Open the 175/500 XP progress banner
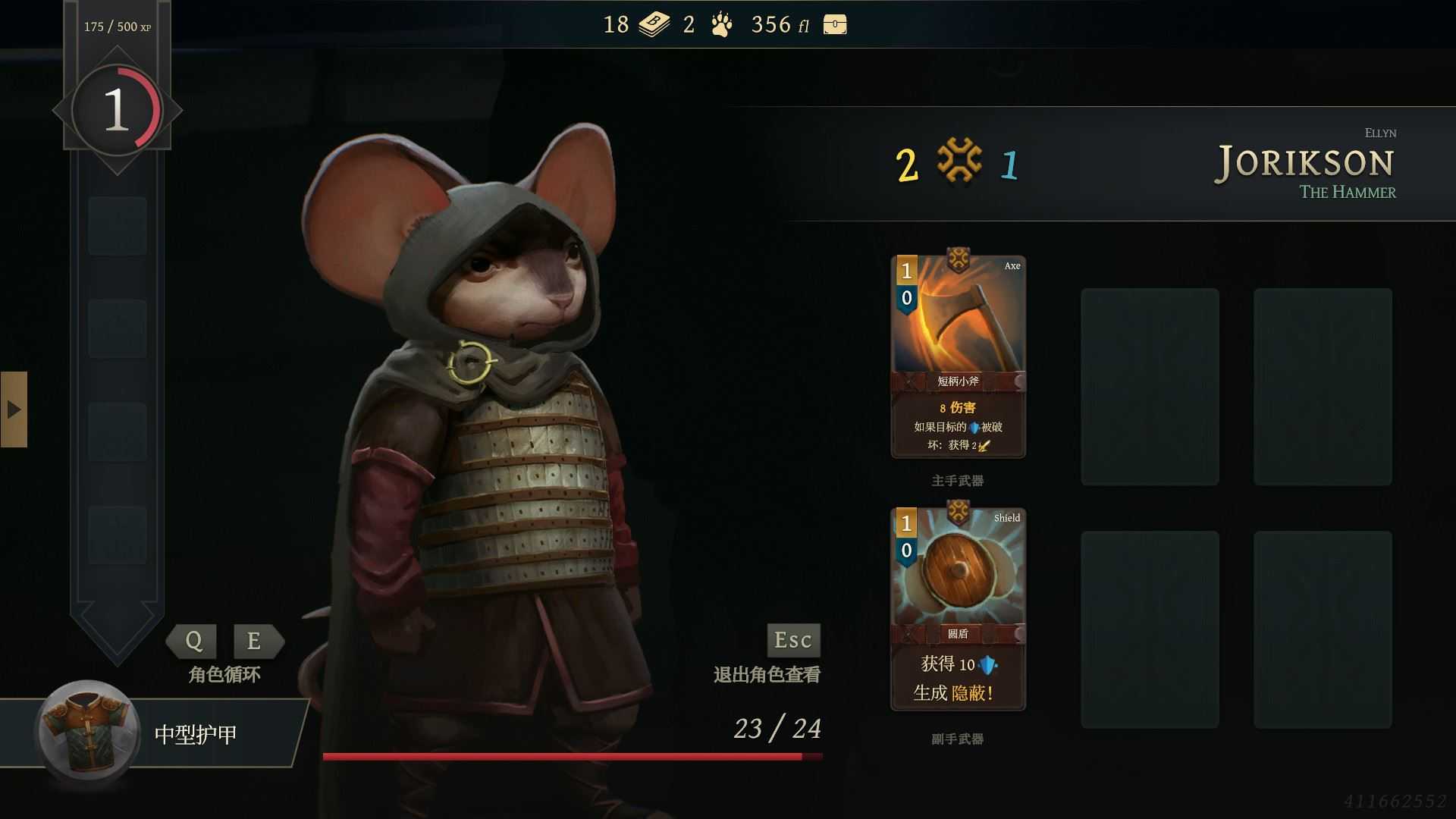Screen dimensions: 1456x819 (118, 25)
